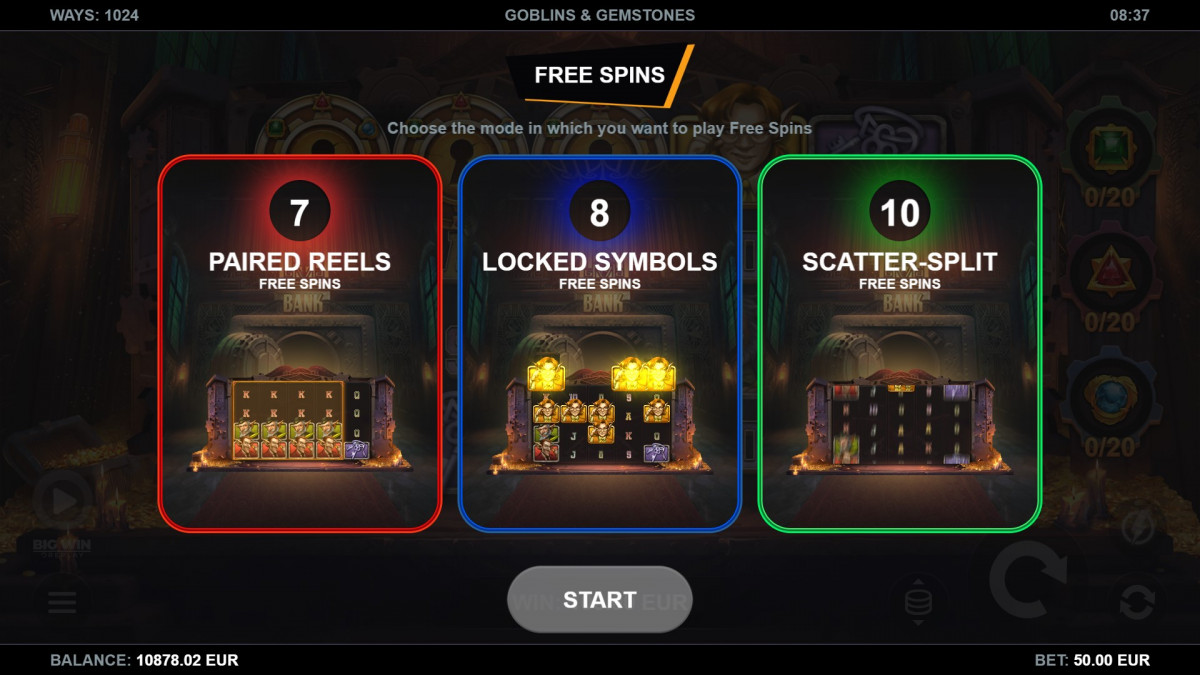The width and height of the screenshot is (1200, 675).
Task: Click the START button
Action: 600,599
